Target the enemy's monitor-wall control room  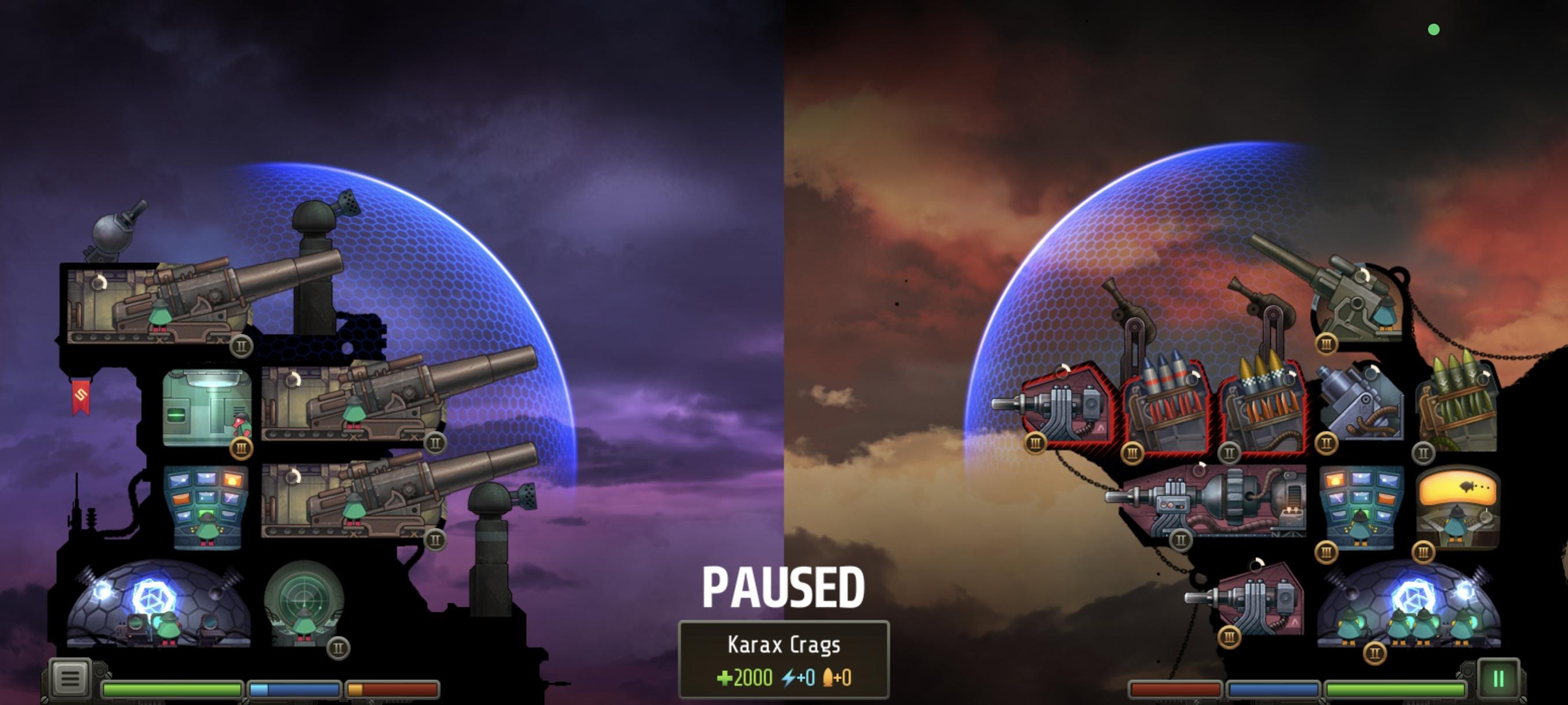click(x=1361, y=507)
